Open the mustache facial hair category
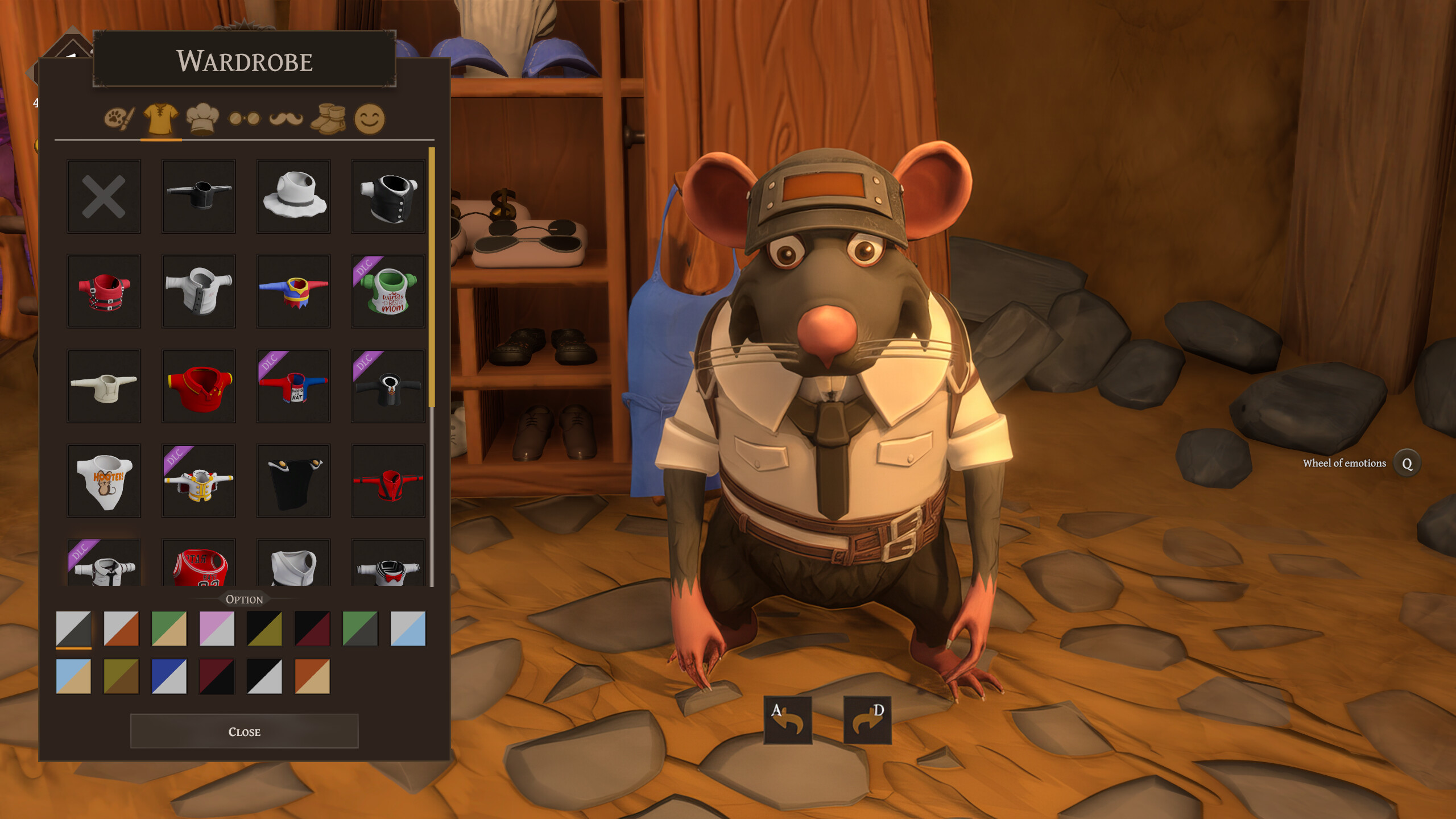Viewport: 1456px width, 819px height. click(286, 118)
